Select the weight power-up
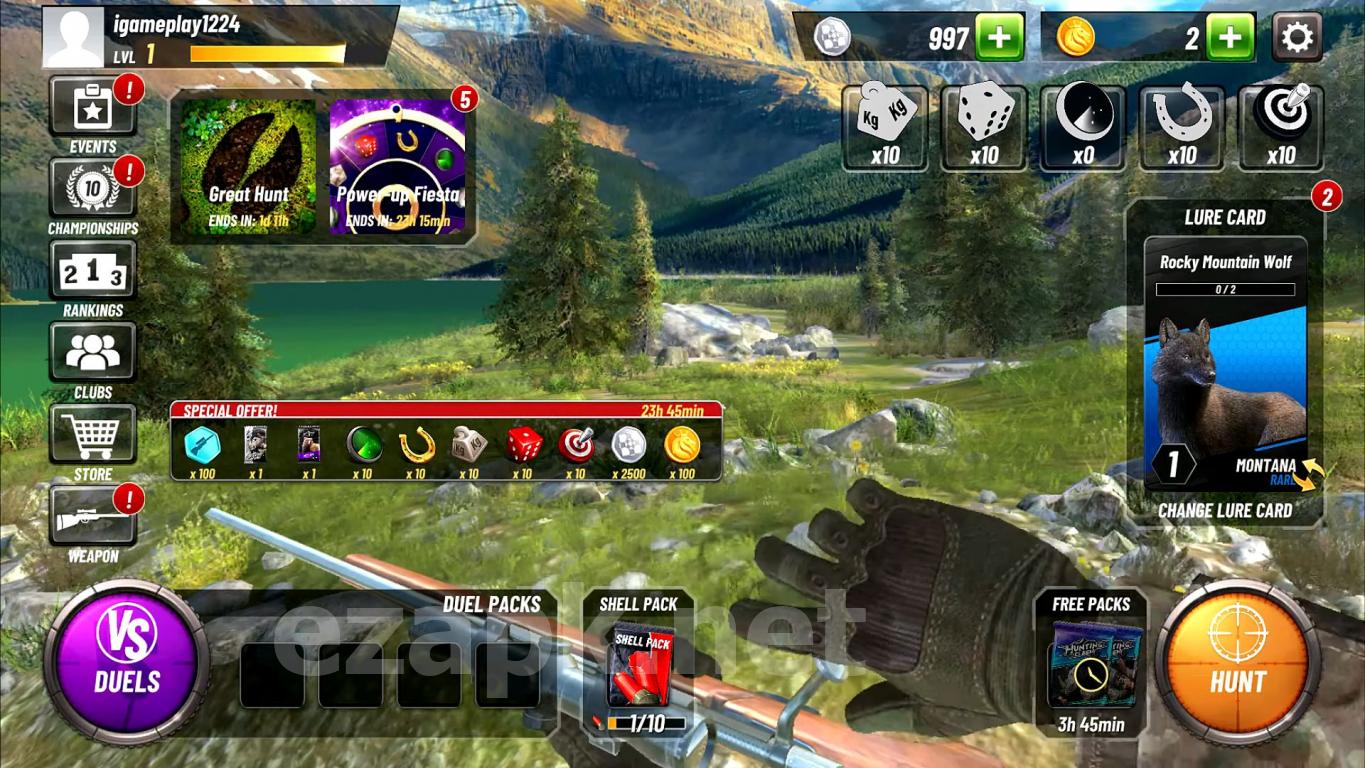 point(885,127)
